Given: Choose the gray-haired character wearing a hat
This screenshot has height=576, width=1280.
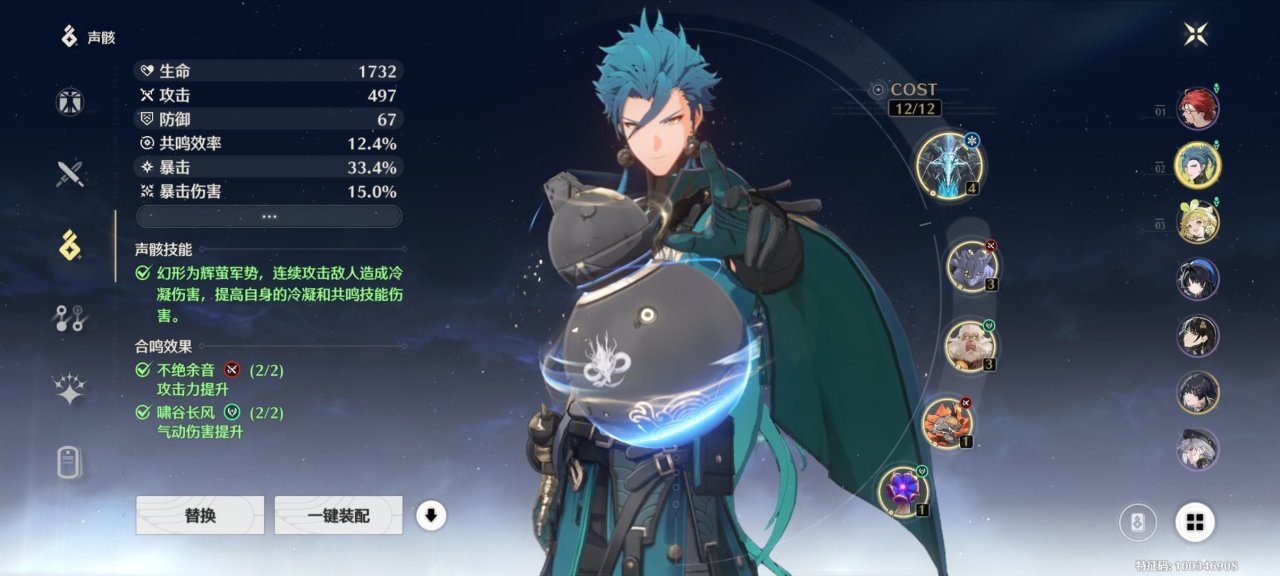Looking at the screenshot, I should 1197,449.
